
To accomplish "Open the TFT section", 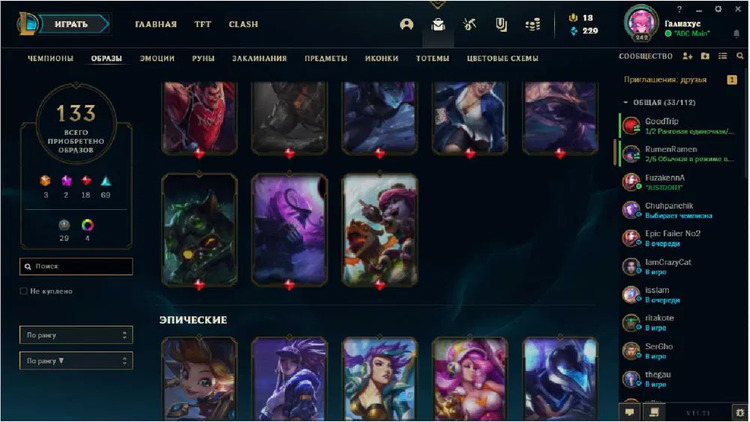I will 203,24.
